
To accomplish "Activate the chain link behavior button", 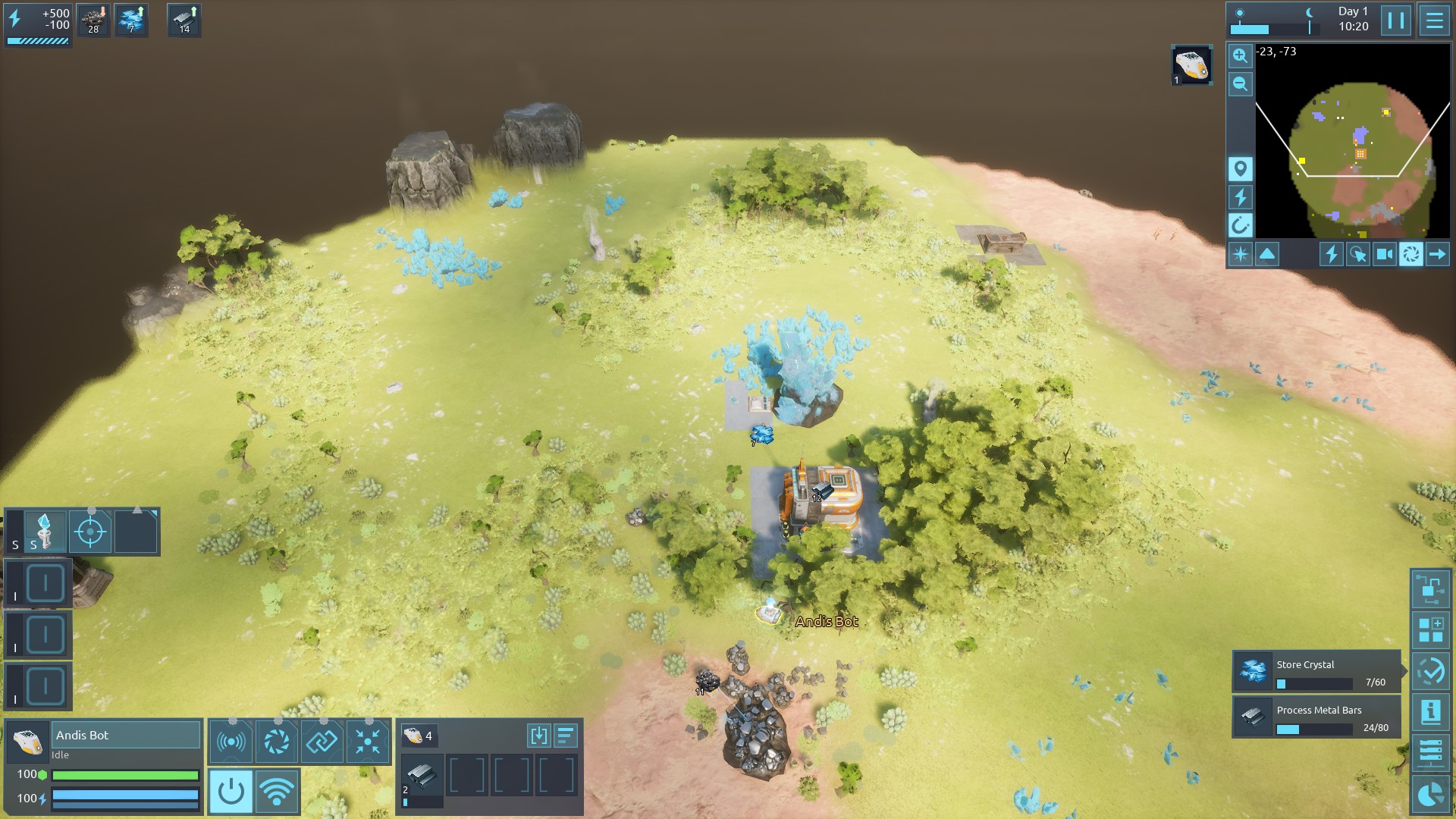I will click(322, 741).
